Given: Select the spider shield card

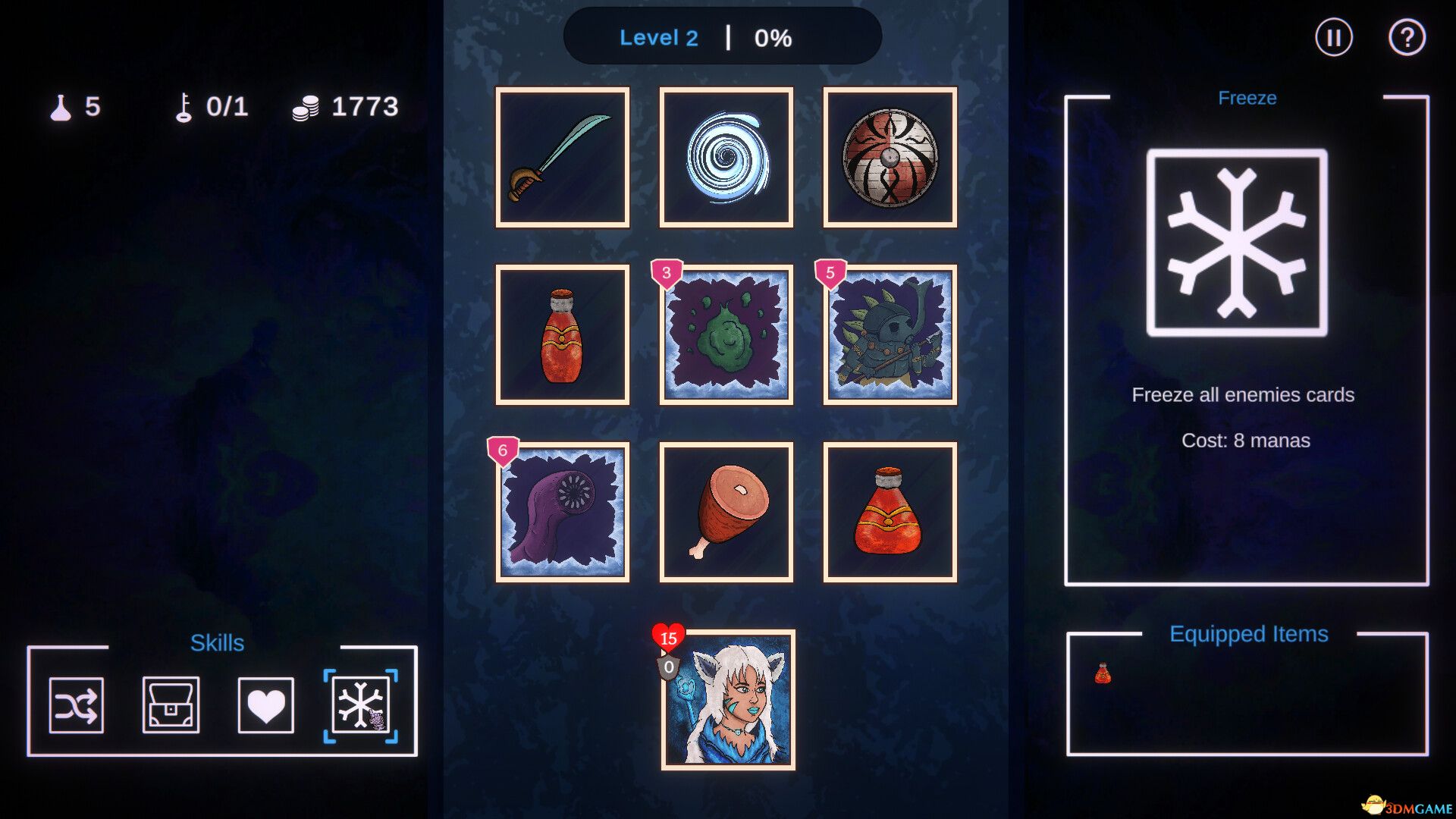Looking at the screenshot, I should 889,156.
